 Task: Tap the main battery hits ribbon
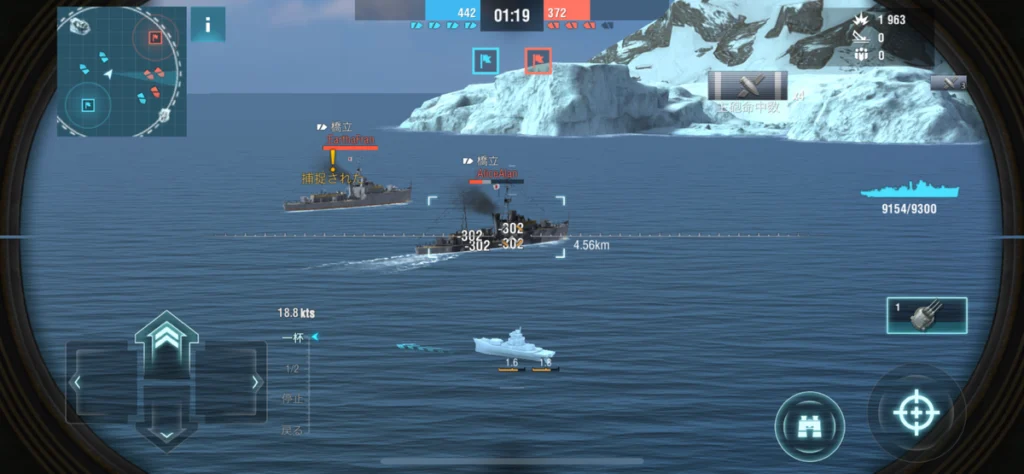pos(747,86)
